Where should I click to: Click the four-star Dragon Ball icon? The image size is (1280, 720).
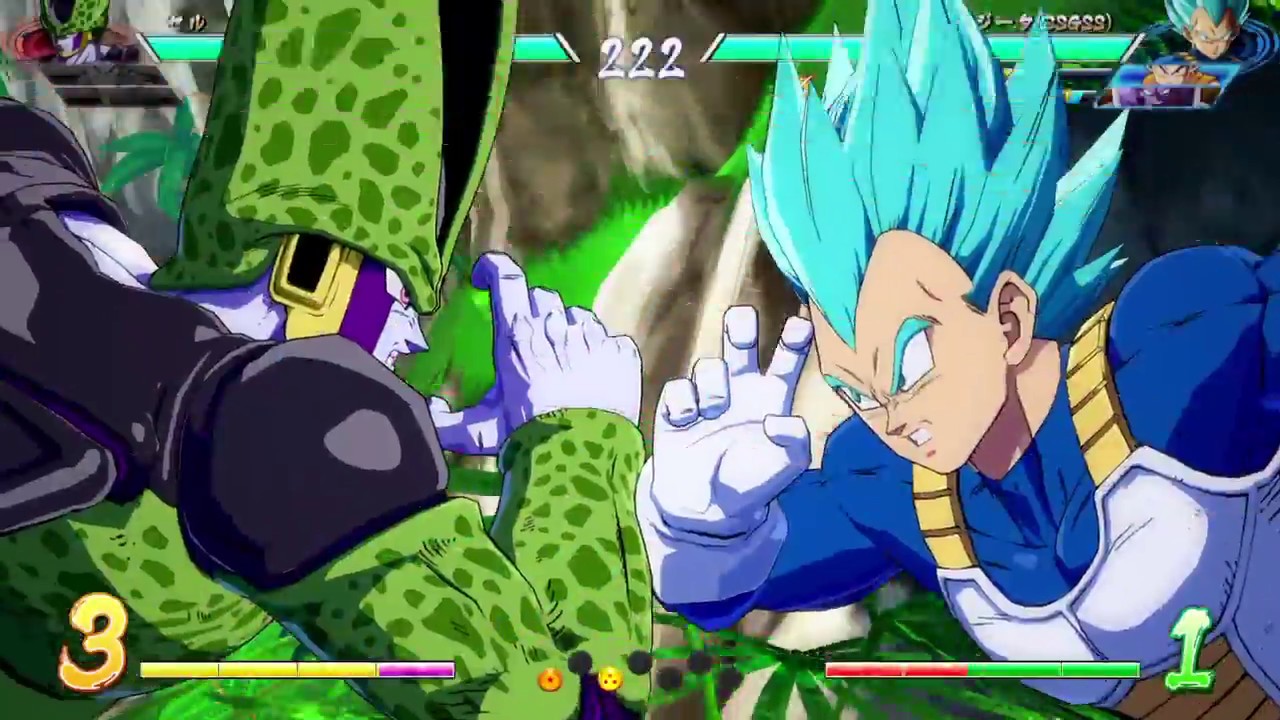tap(610, 679)
